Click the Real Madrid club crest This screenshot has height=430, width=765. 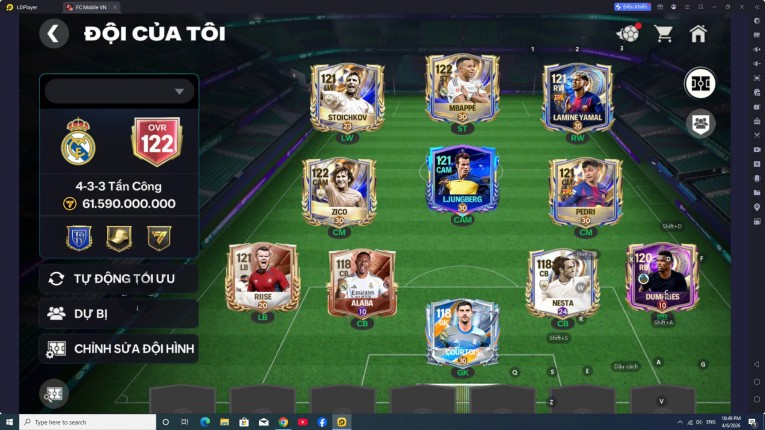78,143
